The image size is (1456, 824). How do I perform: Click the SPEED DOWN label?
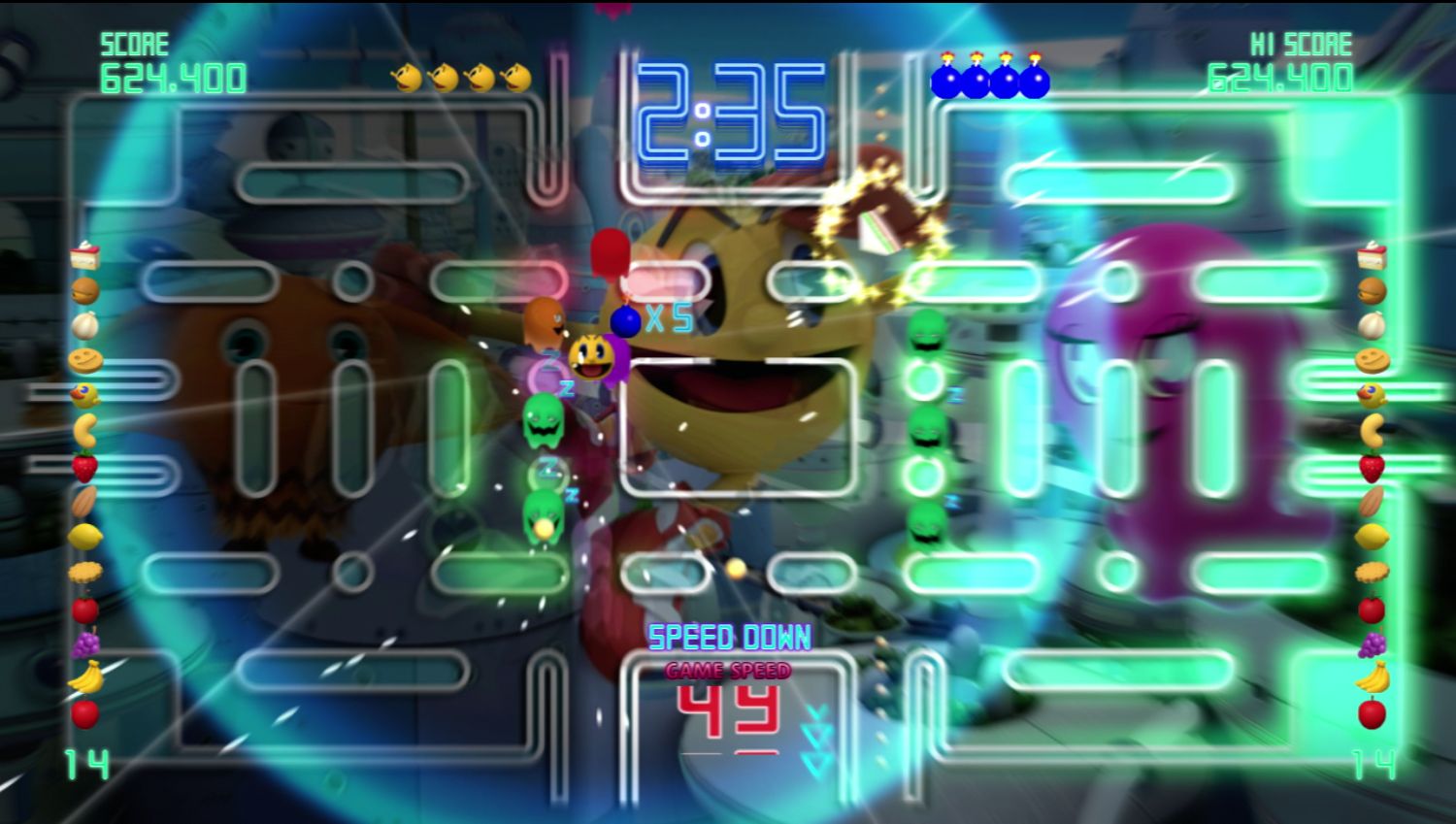730,636
